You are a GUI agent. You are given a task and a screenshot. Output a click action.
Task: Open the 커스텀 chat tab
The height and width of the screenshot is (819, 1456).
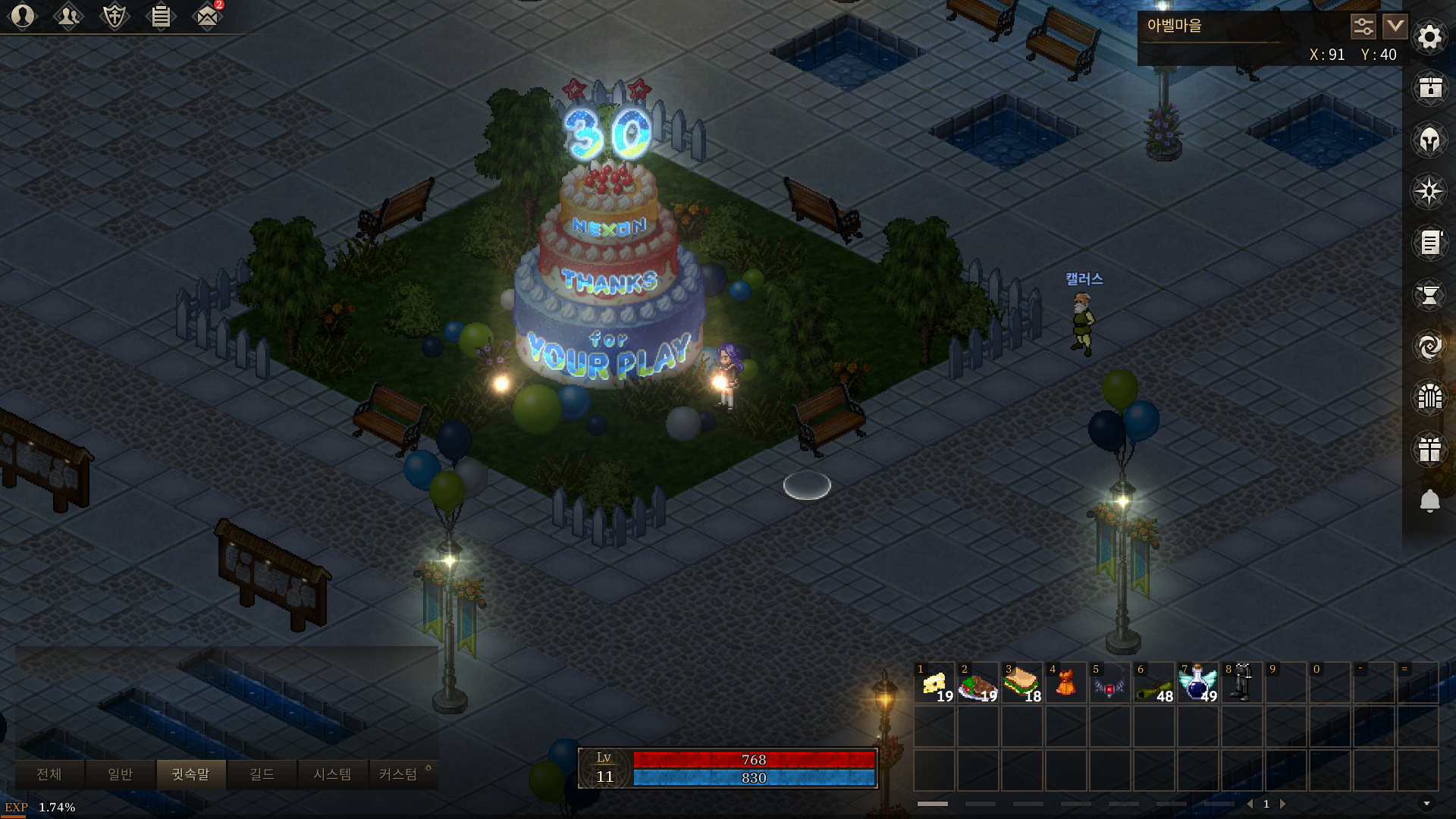pyautogui.click(x=398, y=774)
